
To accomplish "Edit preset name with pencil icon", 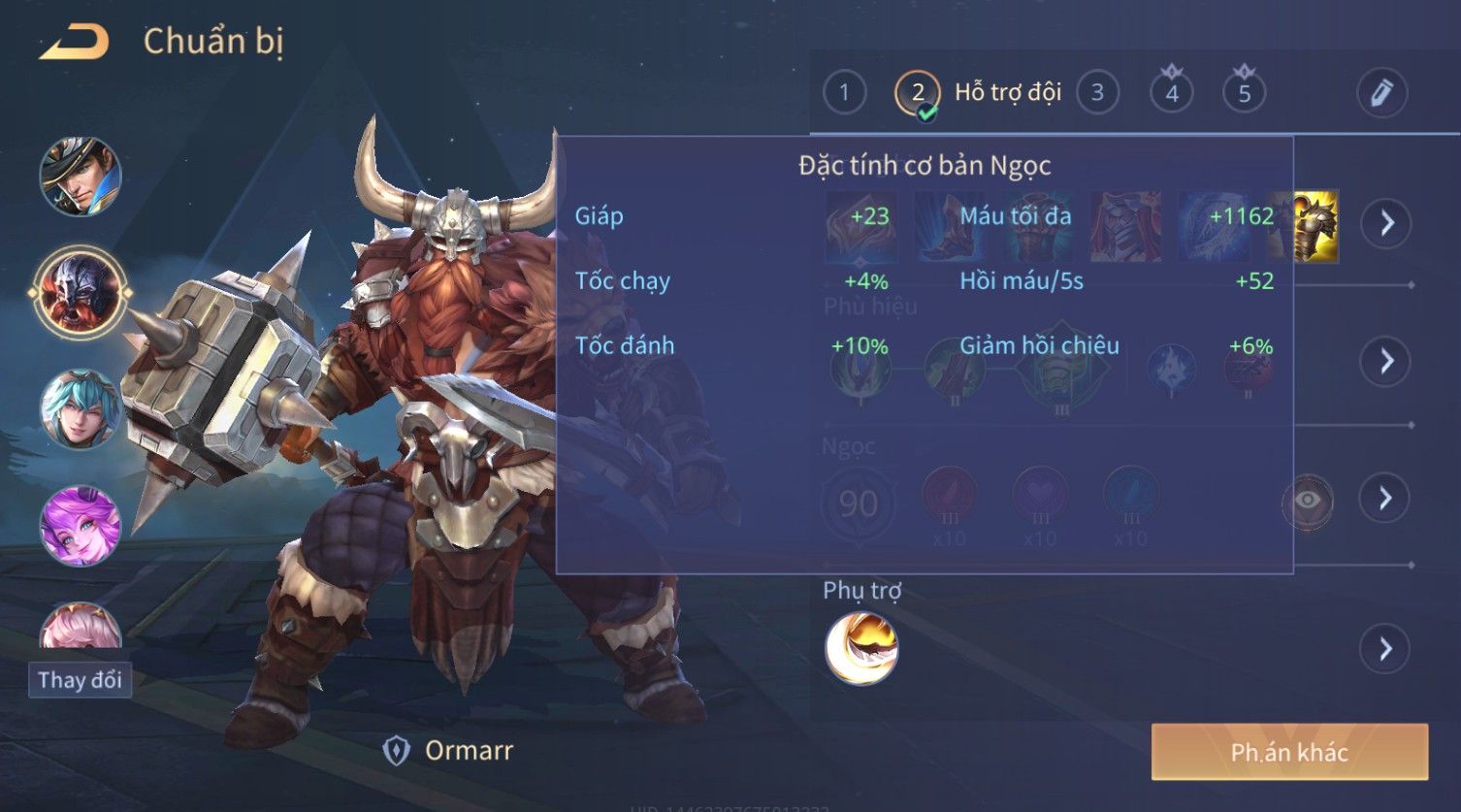I will [1381, 93].
